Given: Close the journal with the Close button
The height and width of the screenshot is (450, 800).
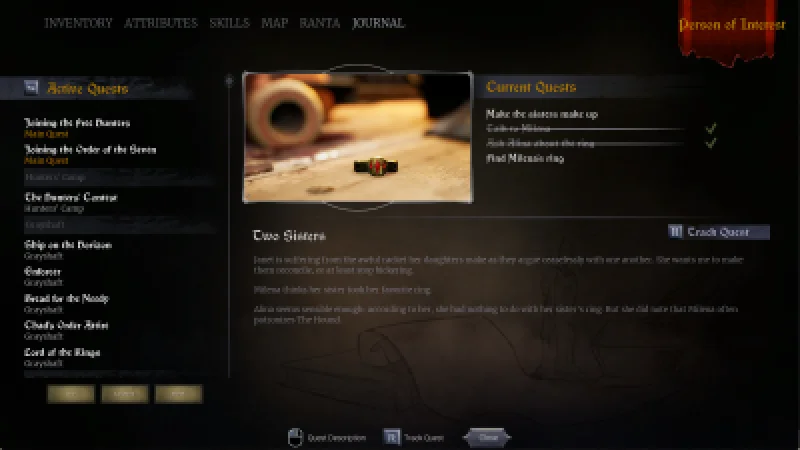Looking at the screenshot, I should (x=487, y=437).
